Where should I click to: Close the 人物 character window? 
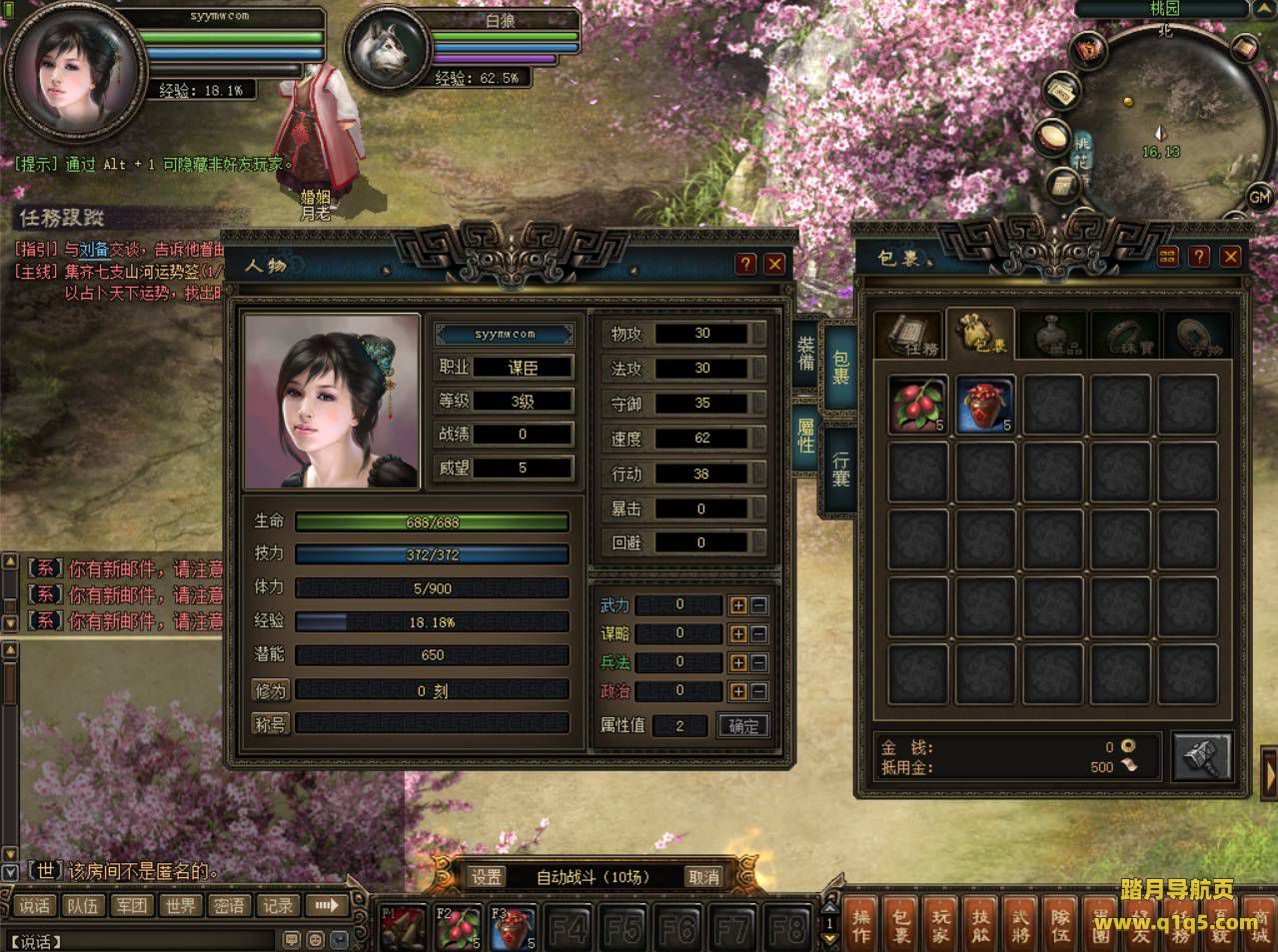coord(774,264)
